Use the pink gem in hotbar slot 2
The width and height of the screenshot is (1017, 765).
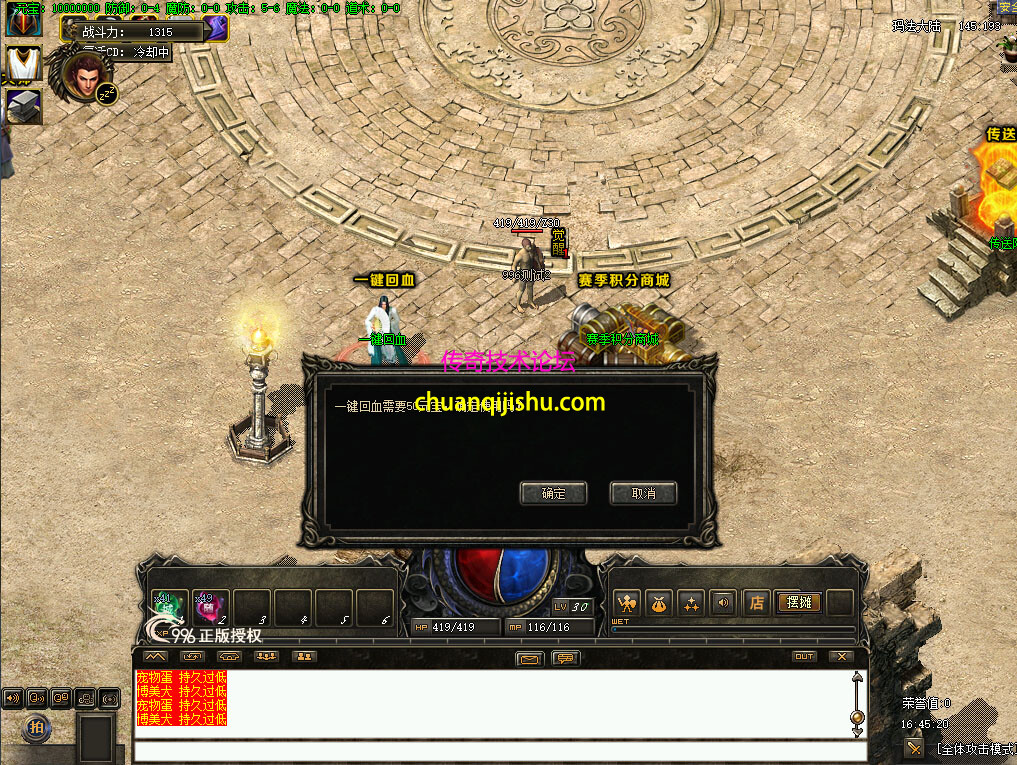pos(209,606)
